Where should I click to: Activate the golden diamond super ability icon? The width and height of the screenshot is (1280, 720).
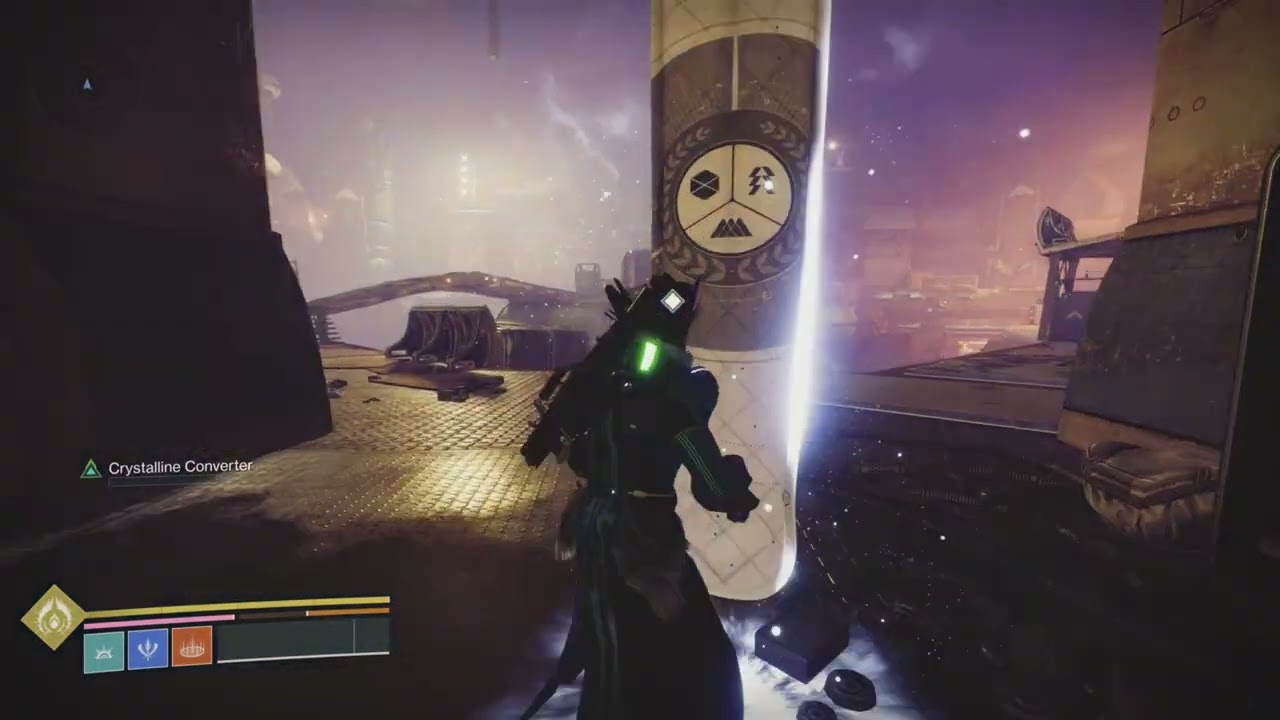53,617
